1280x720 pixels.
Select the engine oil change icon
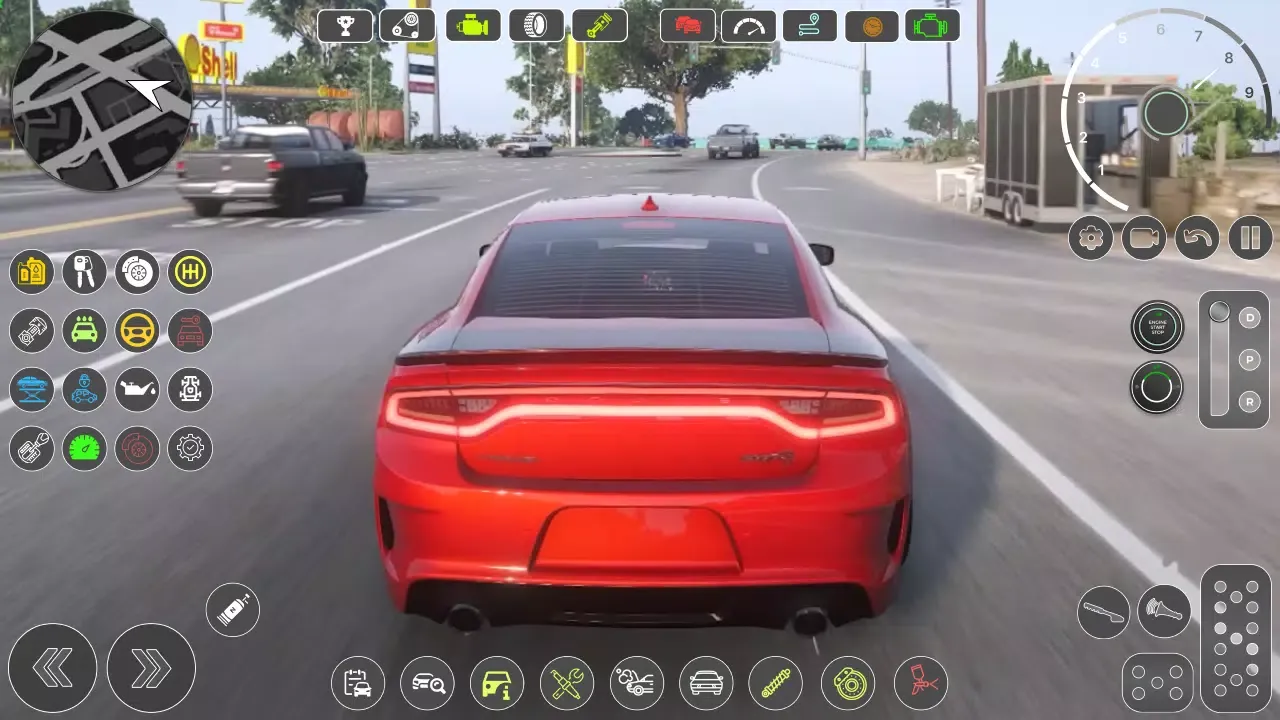coord(137,389)
